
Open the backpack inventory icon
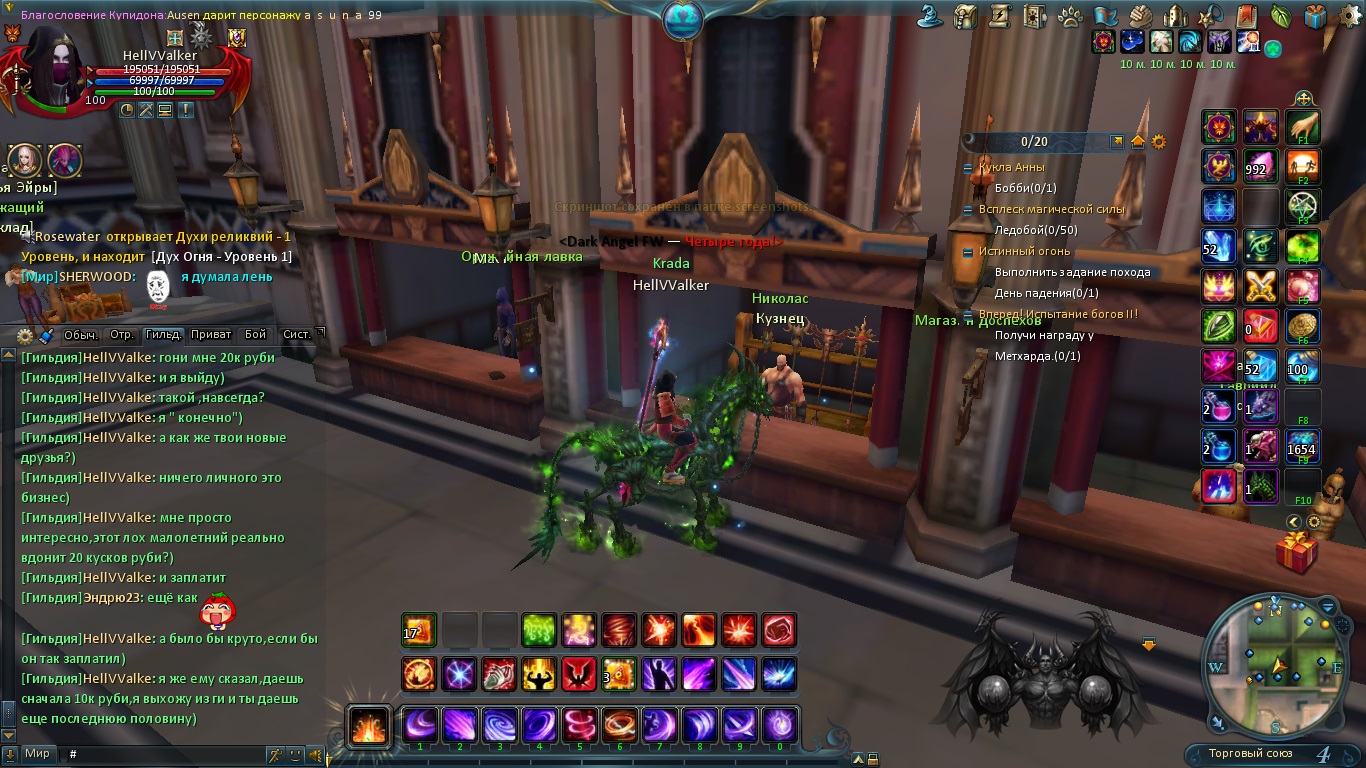(x=965, y=16)
